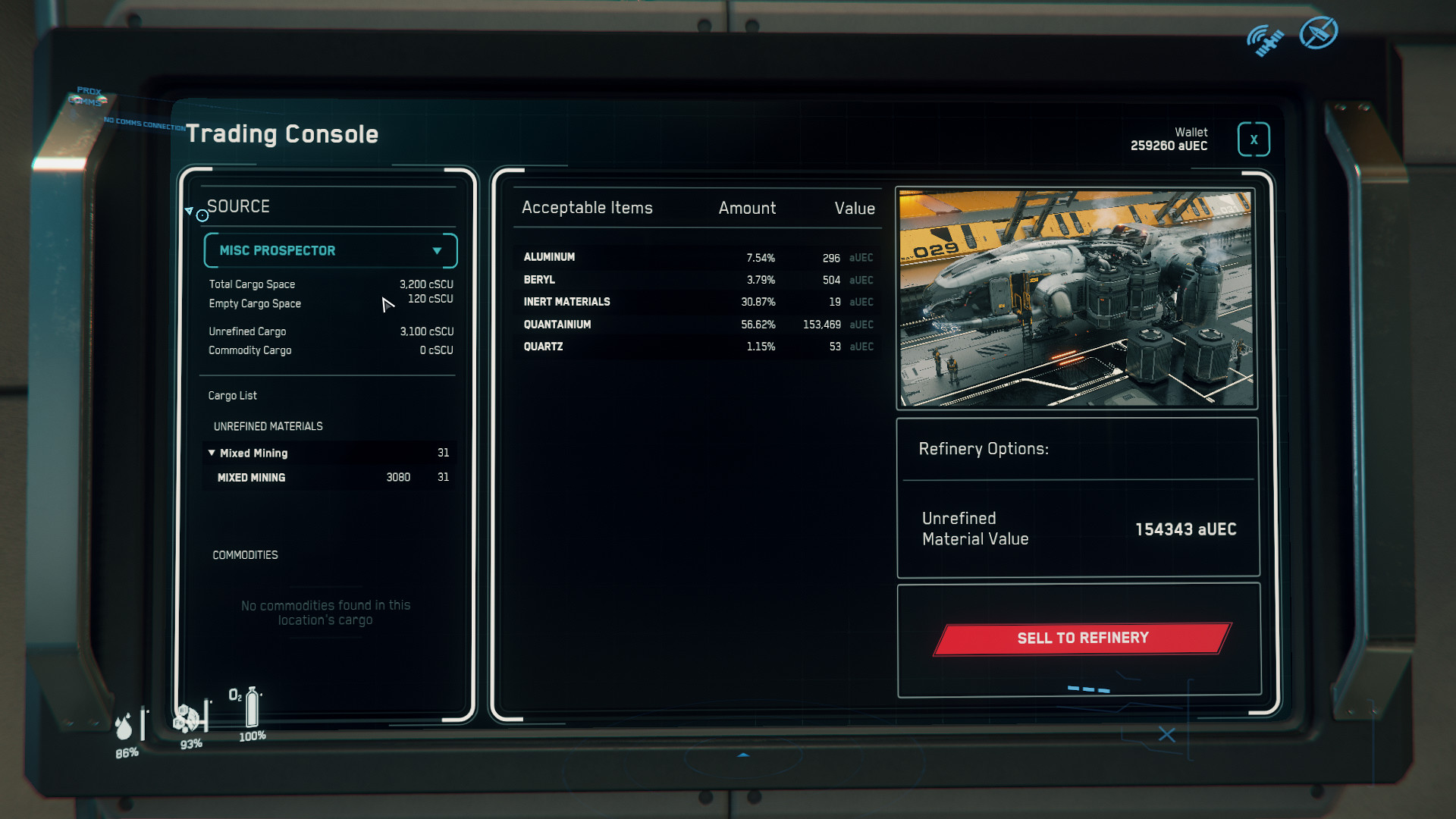Collapse the Mixed Mining cargo group
This screenshot has width=1456, height=819.
click(x=212, y=453)
